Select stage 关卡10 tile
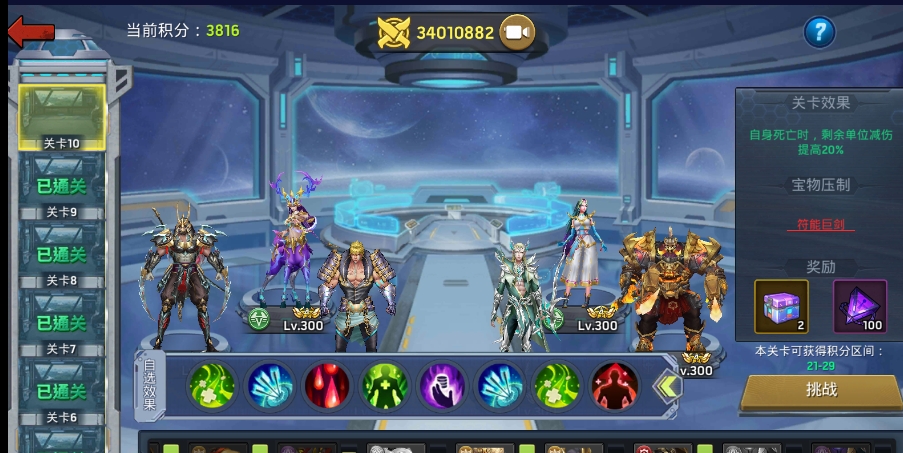Viewport: 903px width, 453px height. point(62,118)
